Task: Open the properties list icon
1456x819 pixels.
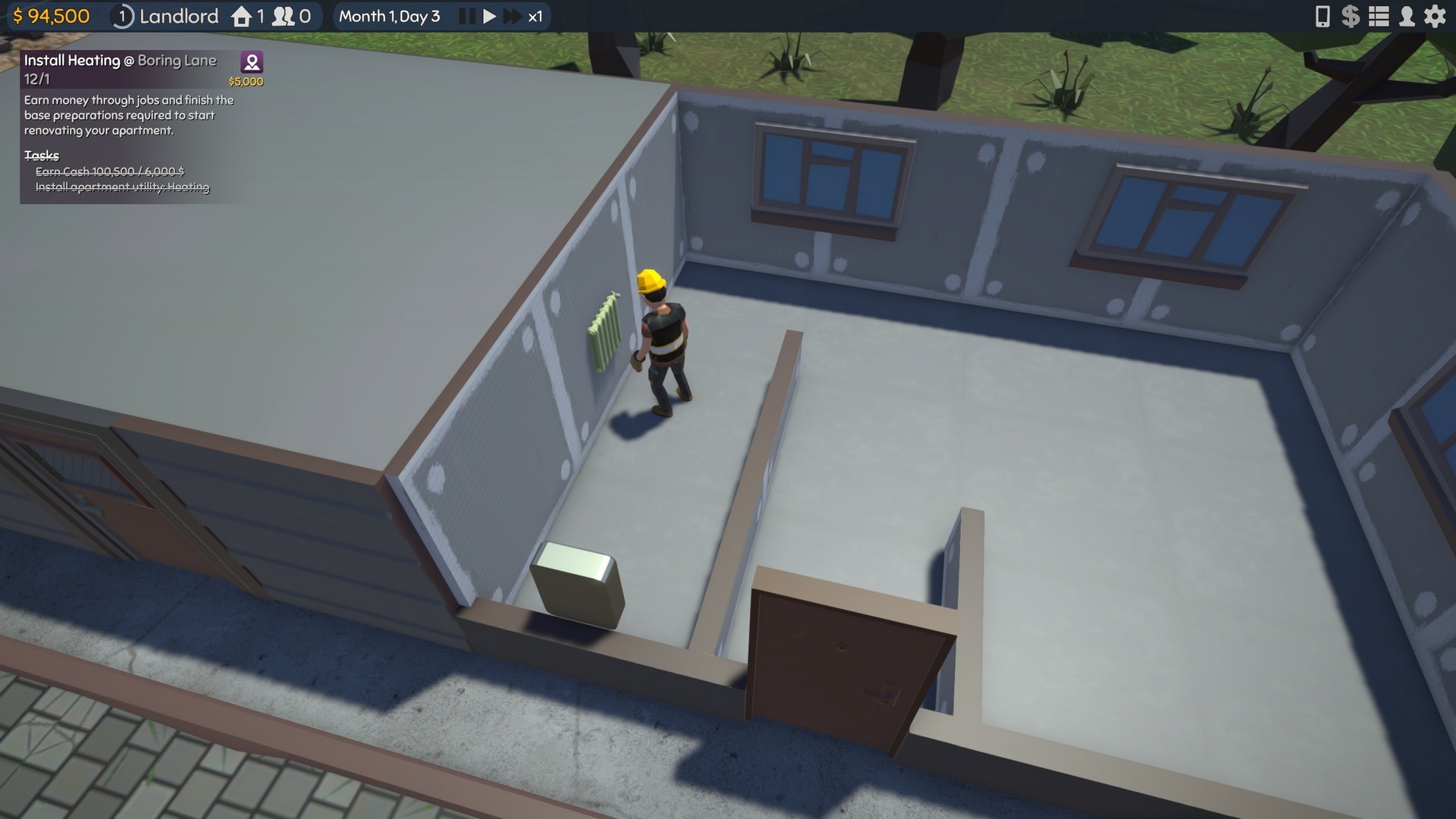Action: coord(1379,16)
